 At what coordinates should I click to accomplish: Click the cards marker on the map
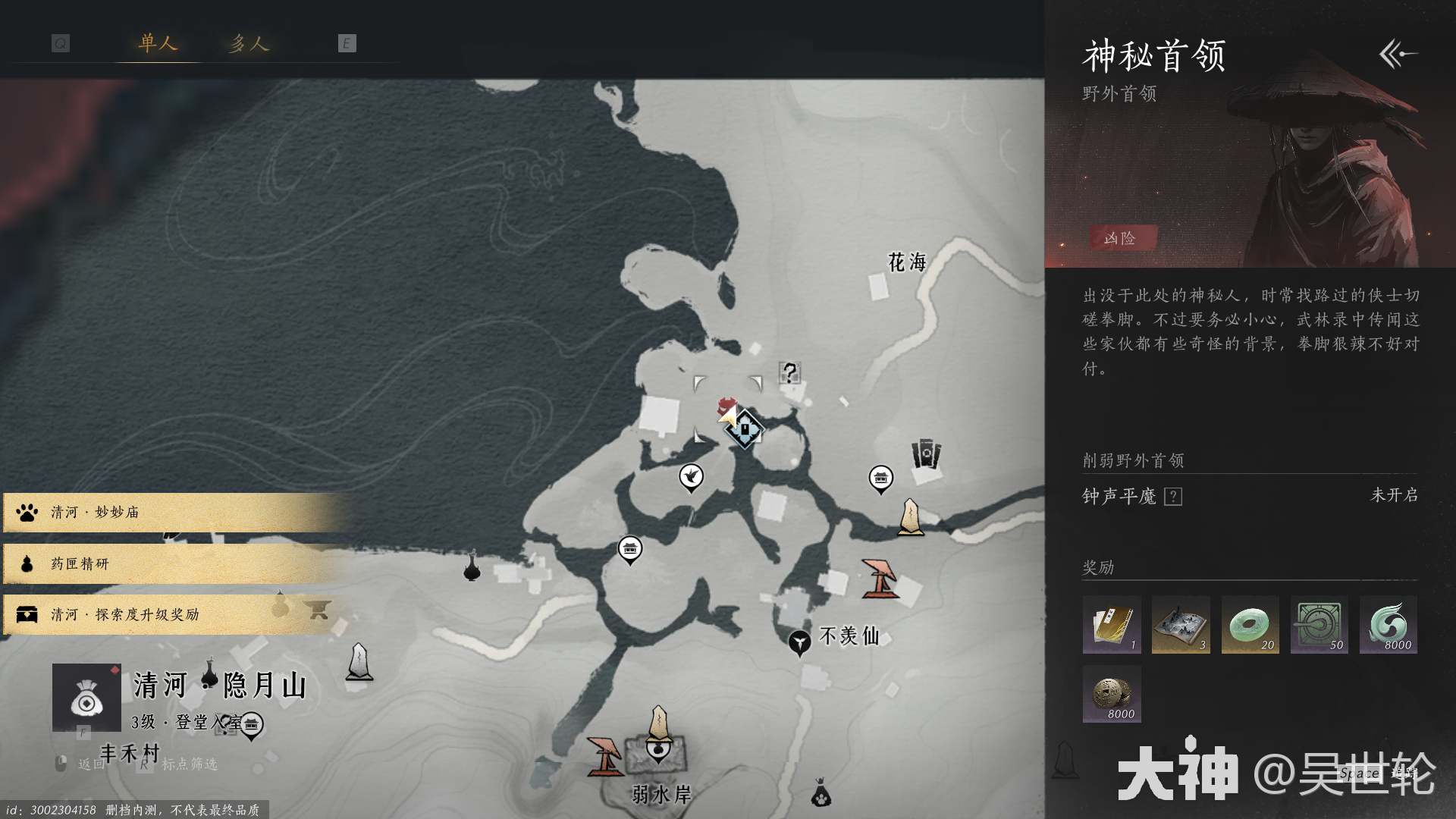point(925,455)
